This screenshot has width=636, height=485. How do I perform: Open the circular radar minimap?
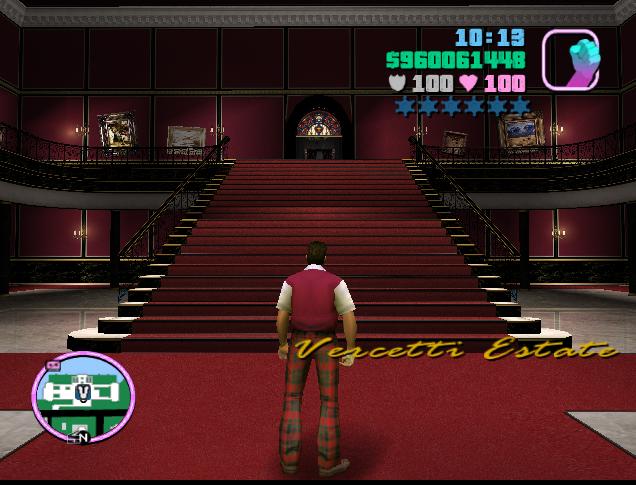point(82,396)
